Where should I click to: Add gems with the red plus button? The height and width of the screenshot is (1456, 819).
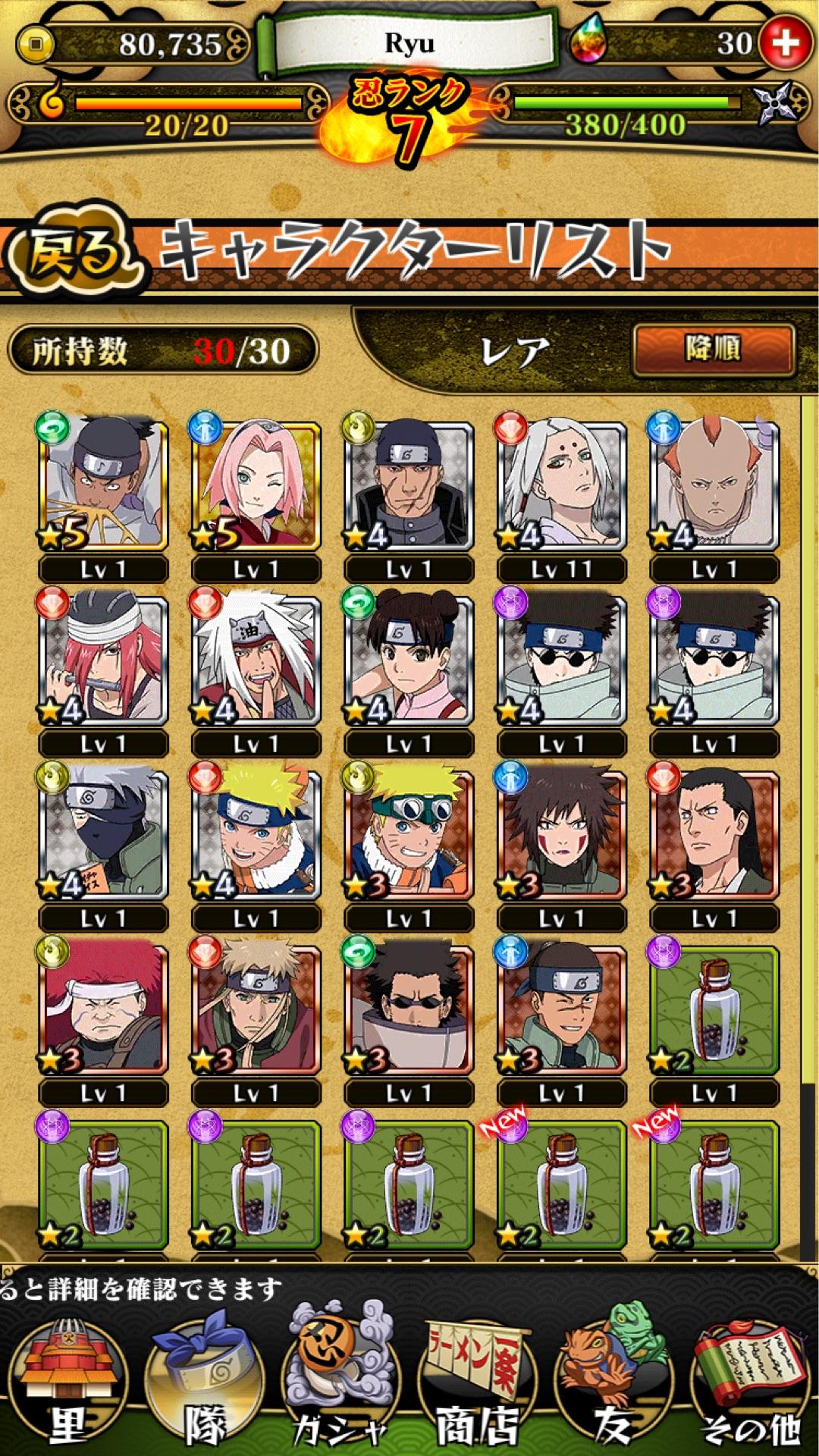tap(786, 42)
